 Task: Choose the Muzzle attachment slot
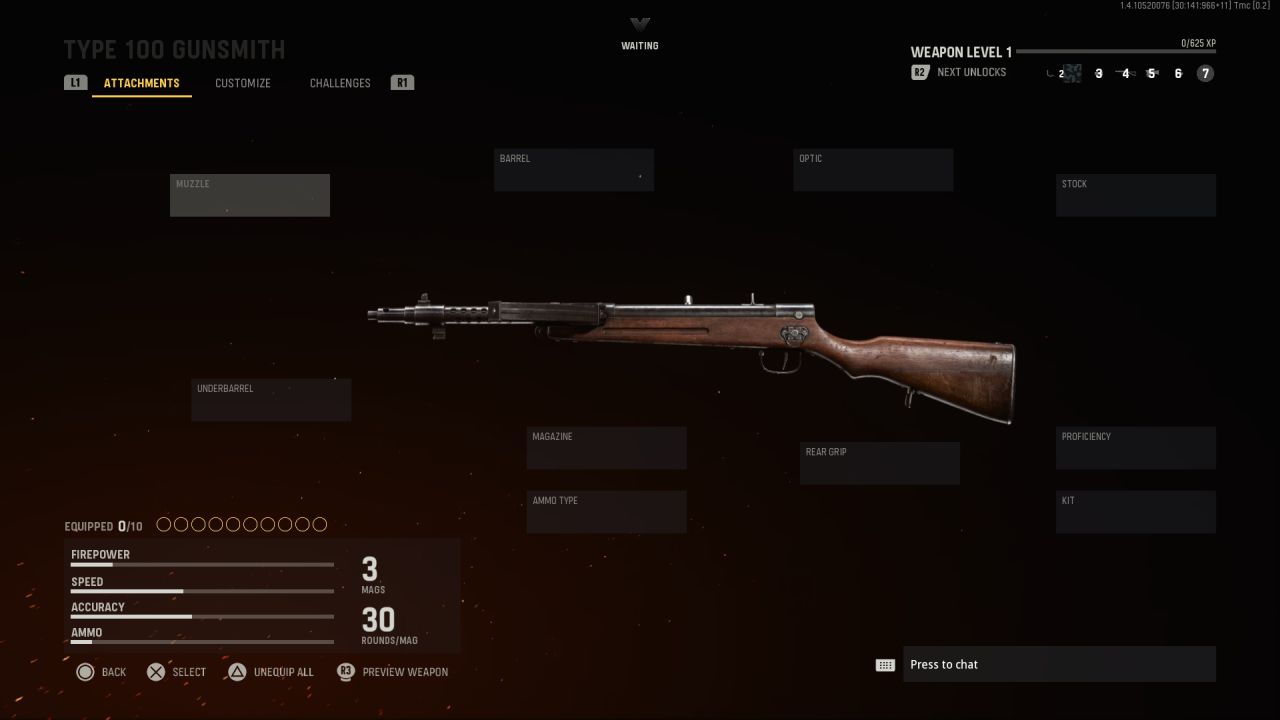(x=250, y=195)
